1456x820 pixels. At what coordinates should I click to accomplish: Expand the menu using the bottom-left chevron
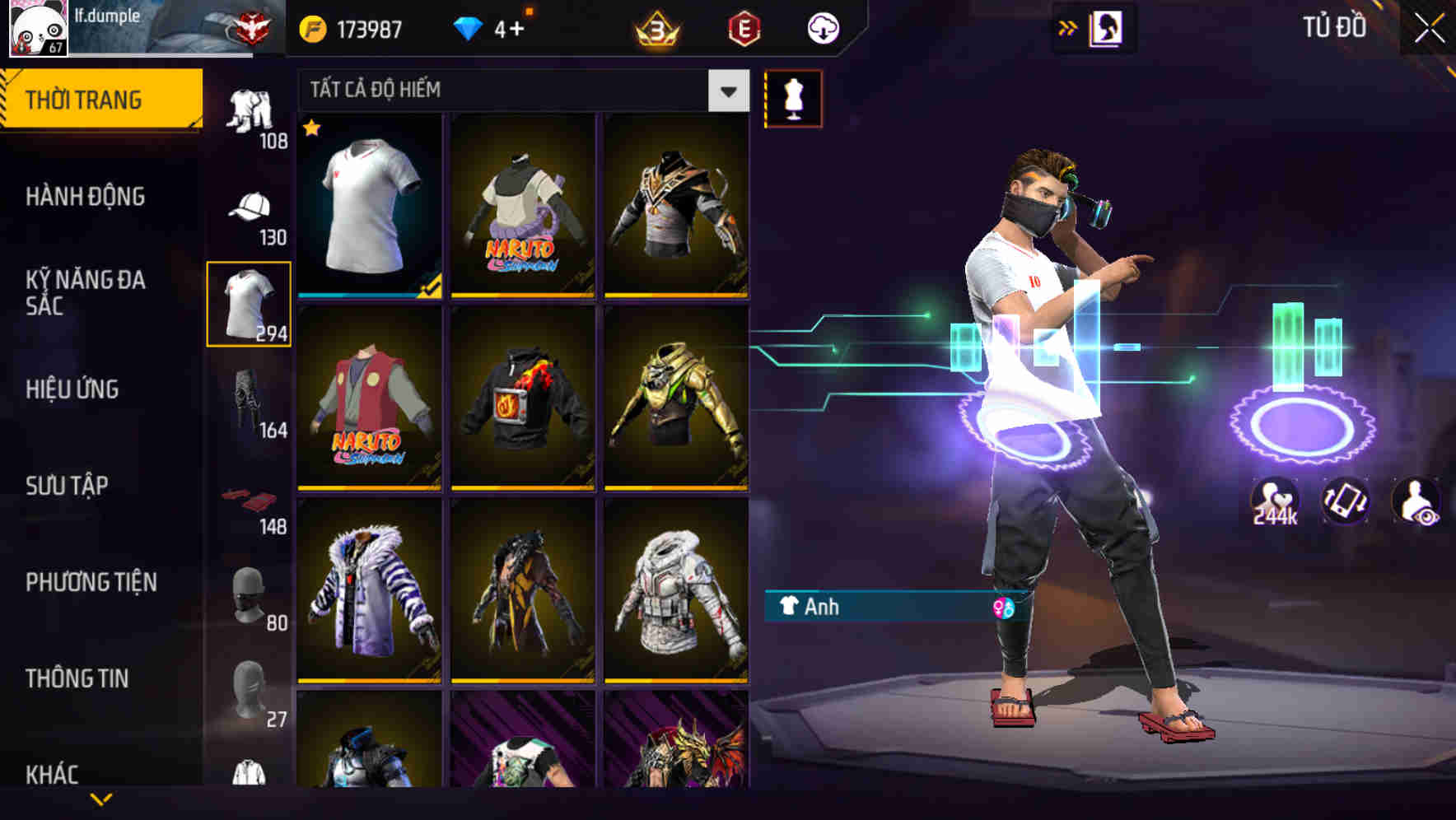click(102, 798)
